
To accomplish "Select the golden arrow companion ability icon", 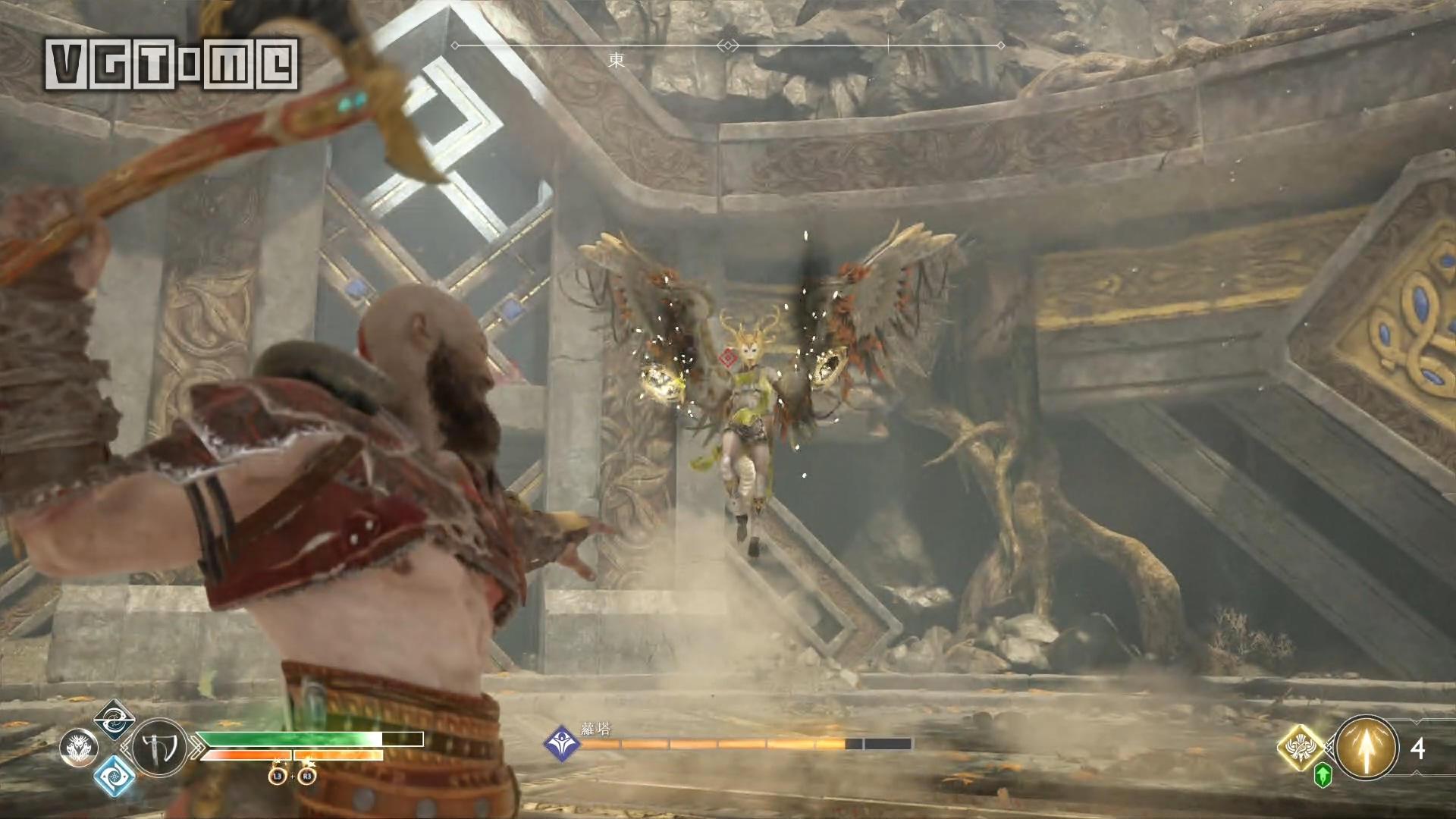I will coord(1367,748).
